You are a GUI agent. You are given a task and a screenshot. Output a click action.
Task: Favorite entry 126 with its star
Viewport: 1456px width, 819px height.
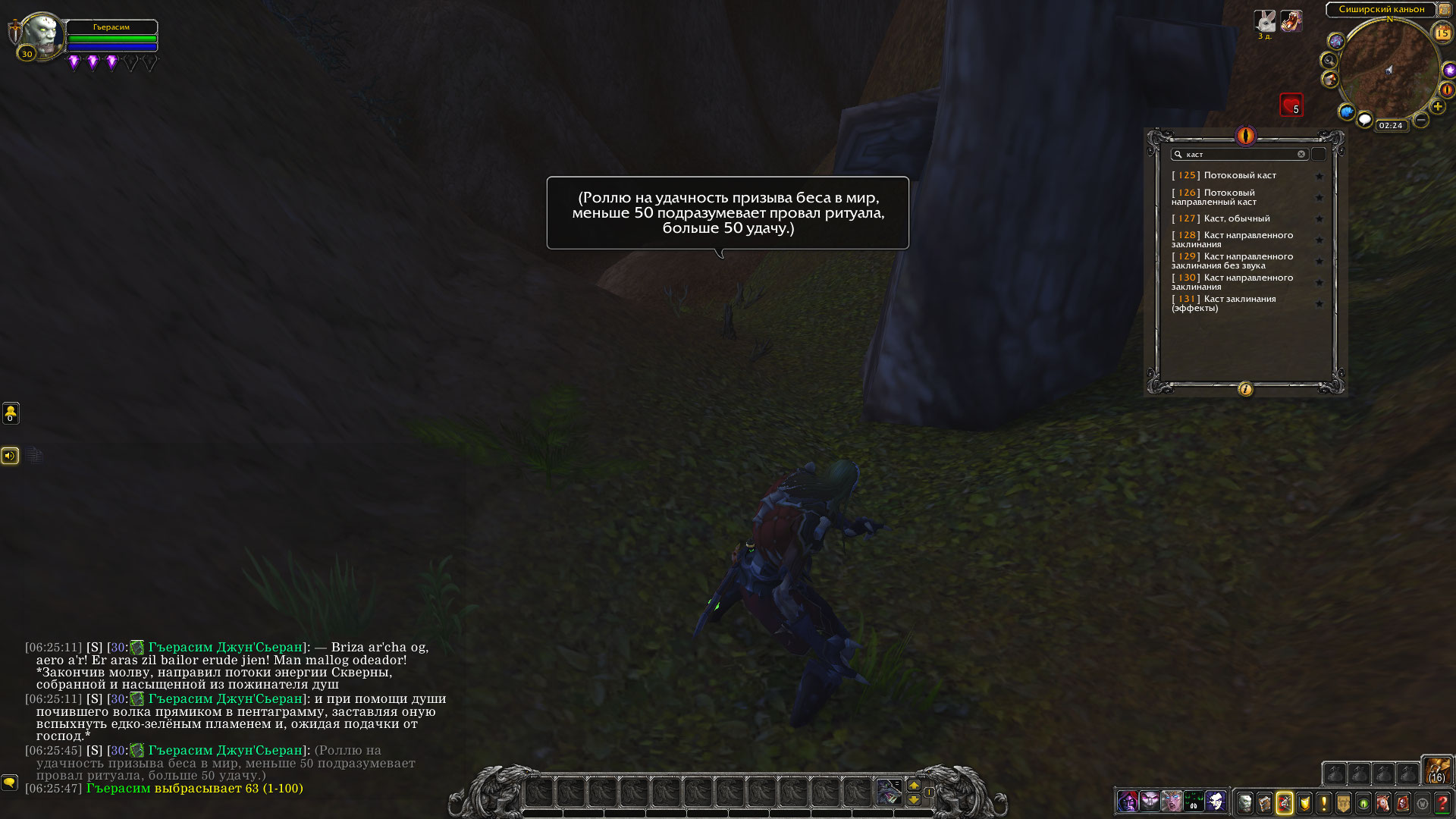click(1319, 198)
